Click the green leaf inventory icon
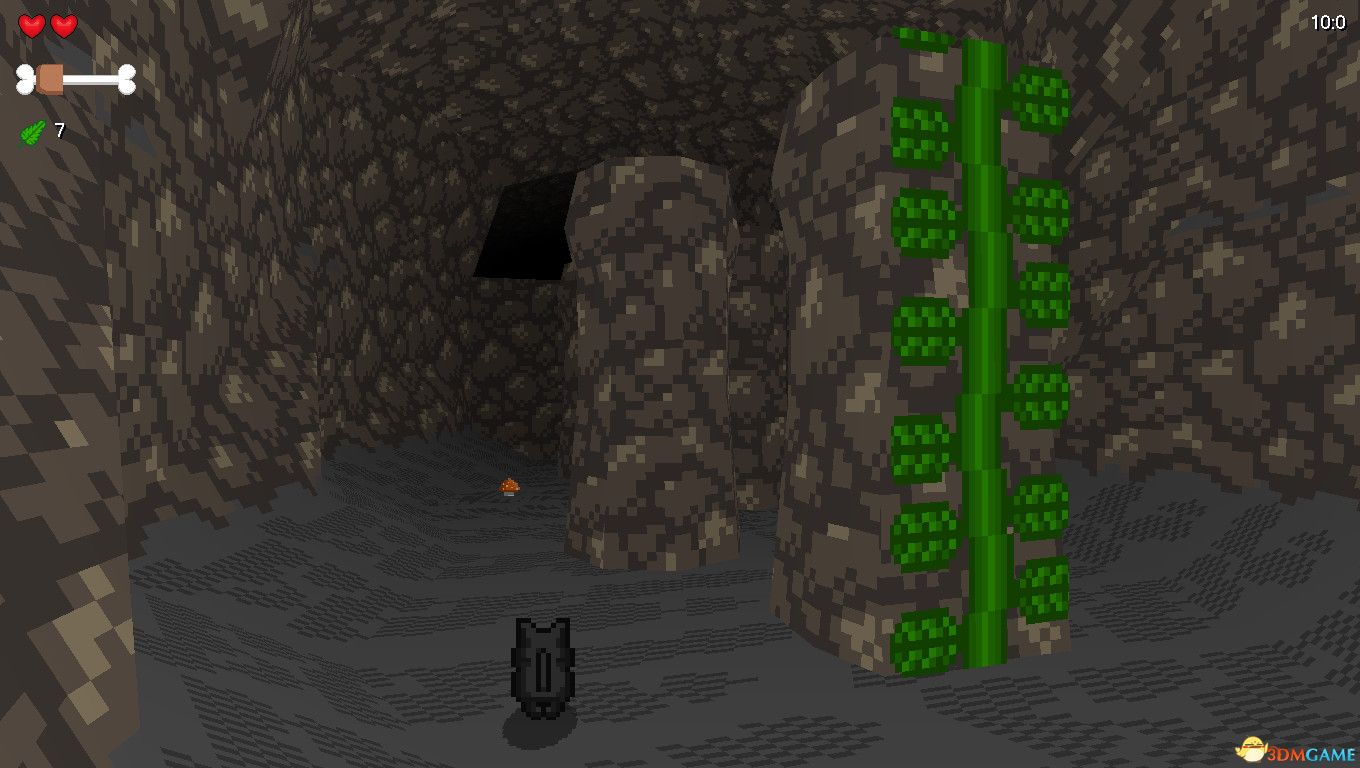Screen dimensions: 1360x768 coord(32,131)
